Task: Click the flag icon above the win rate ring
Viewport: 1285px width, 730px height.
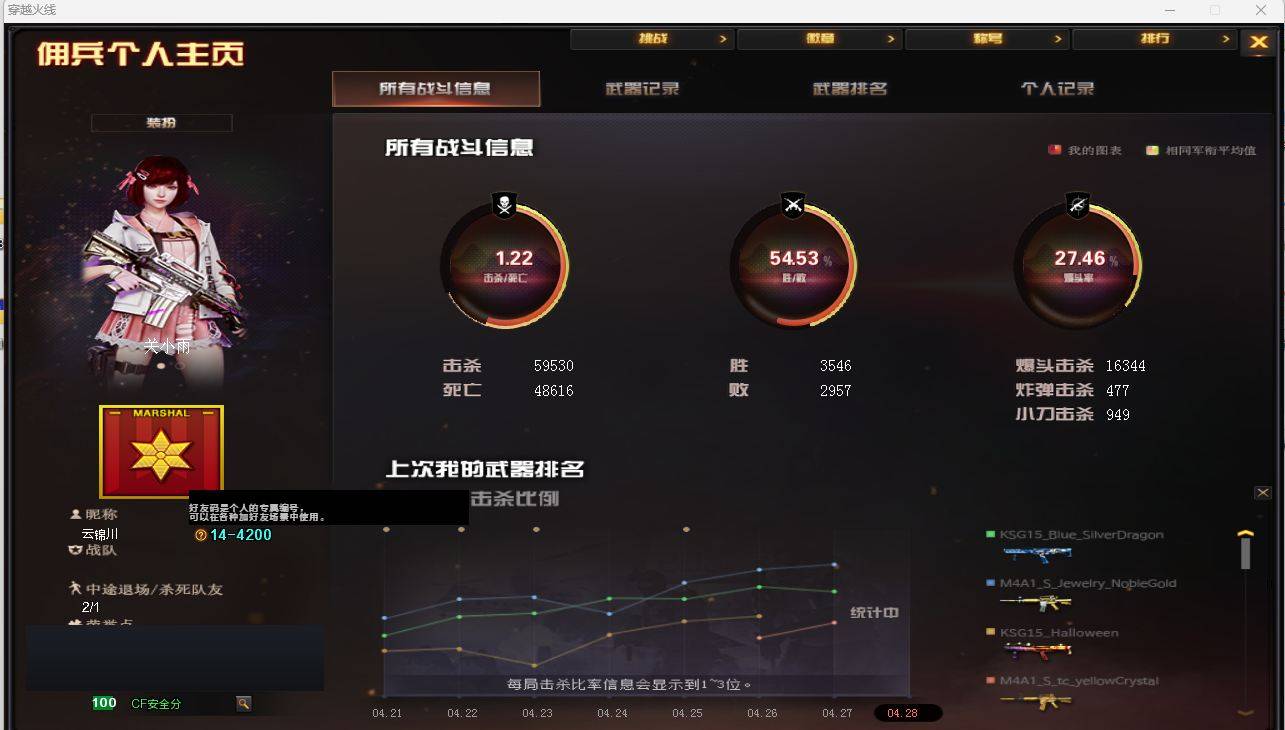Action: 792,206
